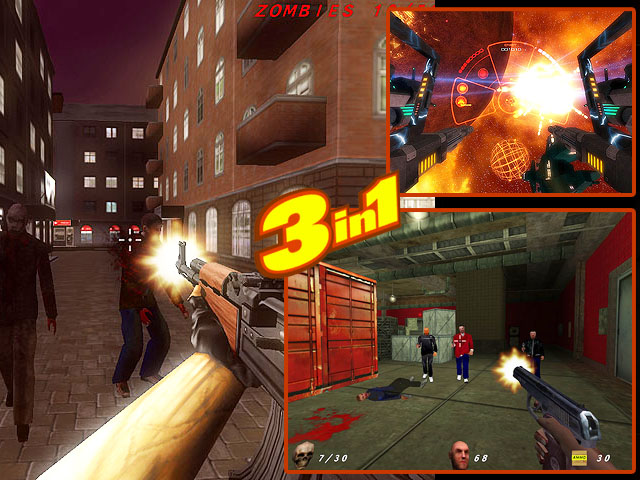The width and height of the screenshot is (640, 480).
Task: Open the warehouse shooter screenshot thumbnail
Action: pyautogui.click(x=460, y=340)
